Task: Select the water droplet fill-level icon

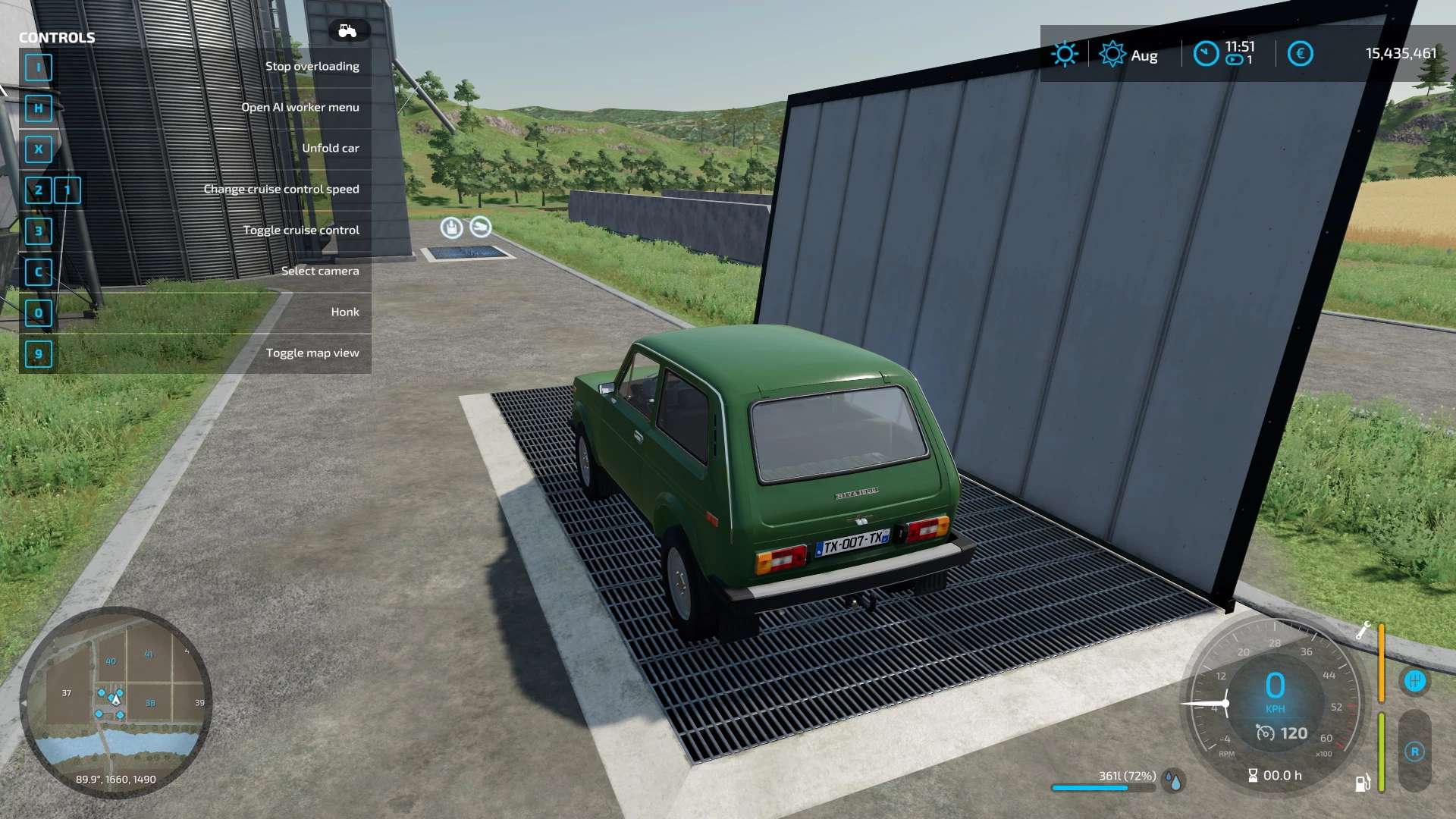Action: 1175,781
